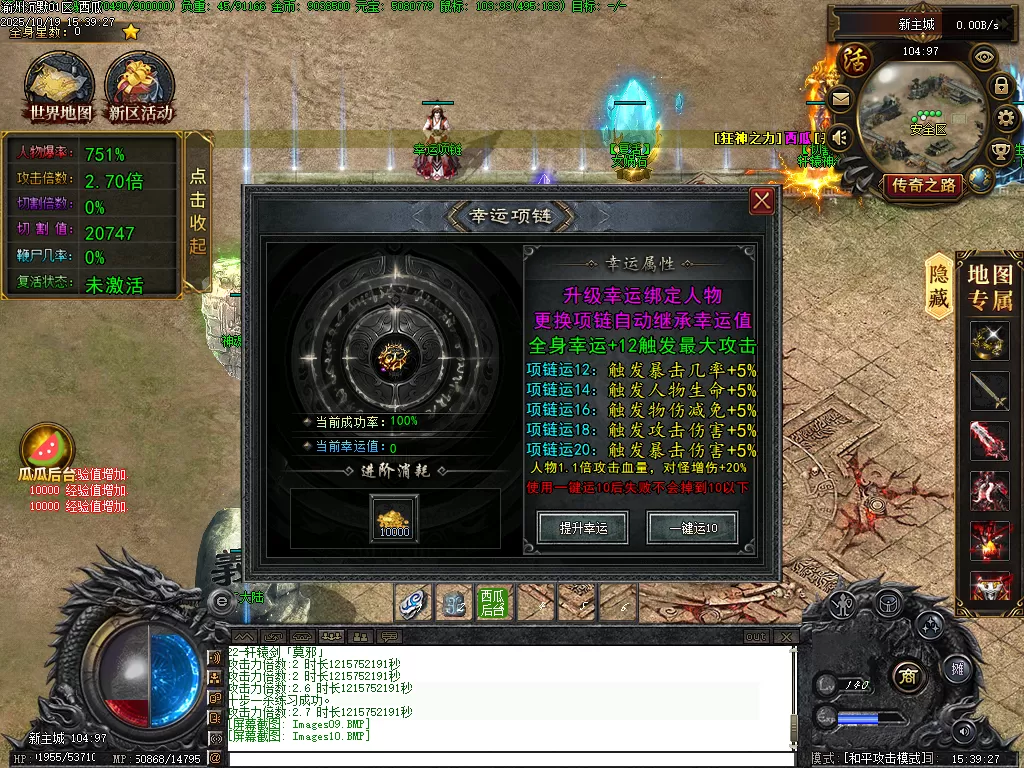Viewport: 1024px width, 768px height.
Task: Open the mail envelope icon
Action: pyautogui.click(x=840, y=98)
